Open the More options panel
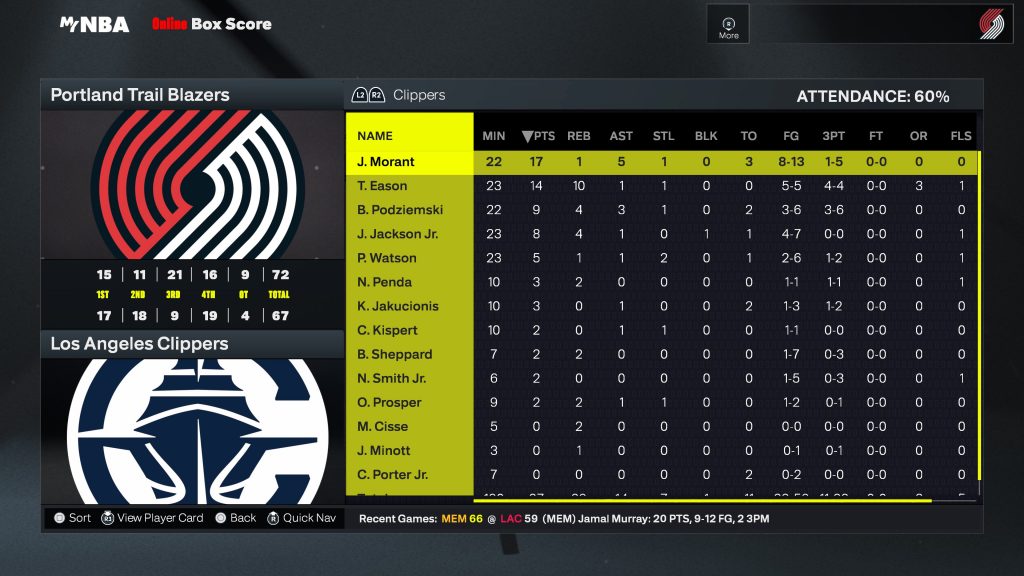 point(729,27)
